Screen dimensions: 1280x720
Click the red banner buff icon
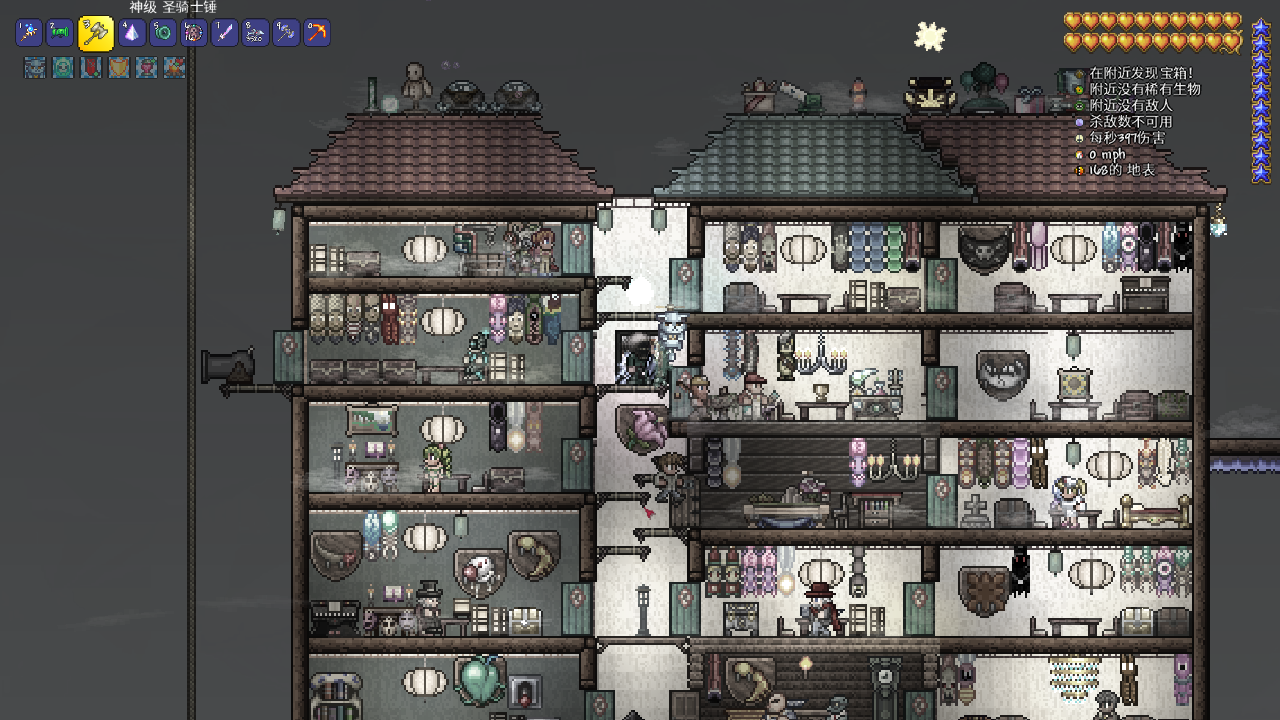point(91,67)
